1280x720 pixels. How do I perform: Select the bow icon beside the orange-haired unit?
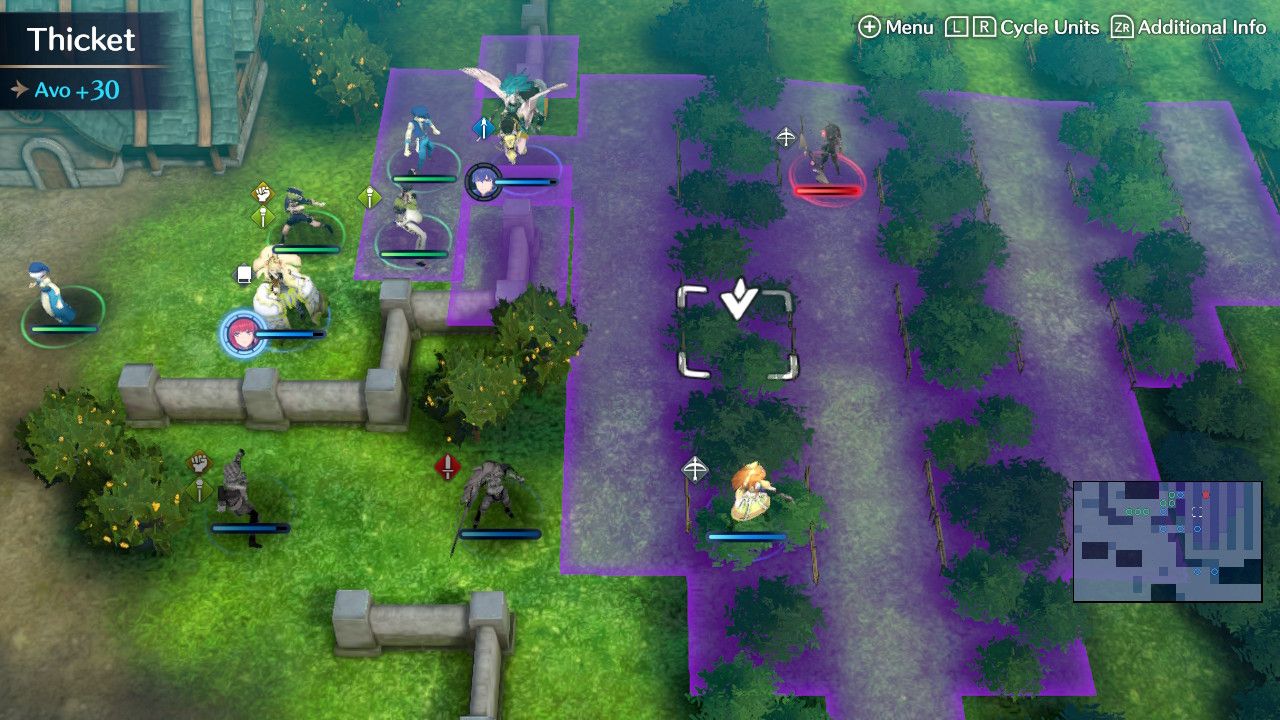point(694,469)
